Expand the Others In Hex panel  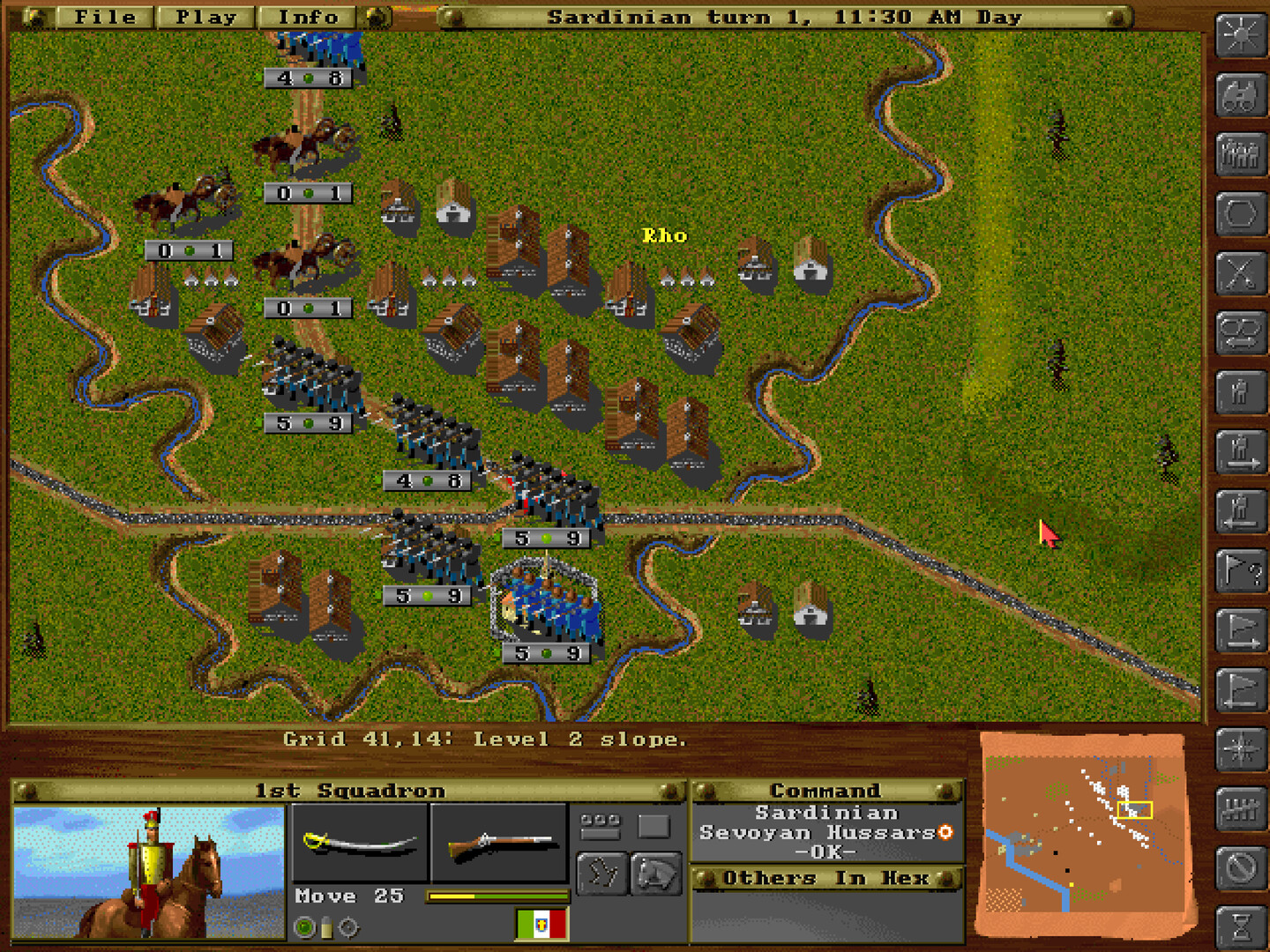tap(827, 878)
